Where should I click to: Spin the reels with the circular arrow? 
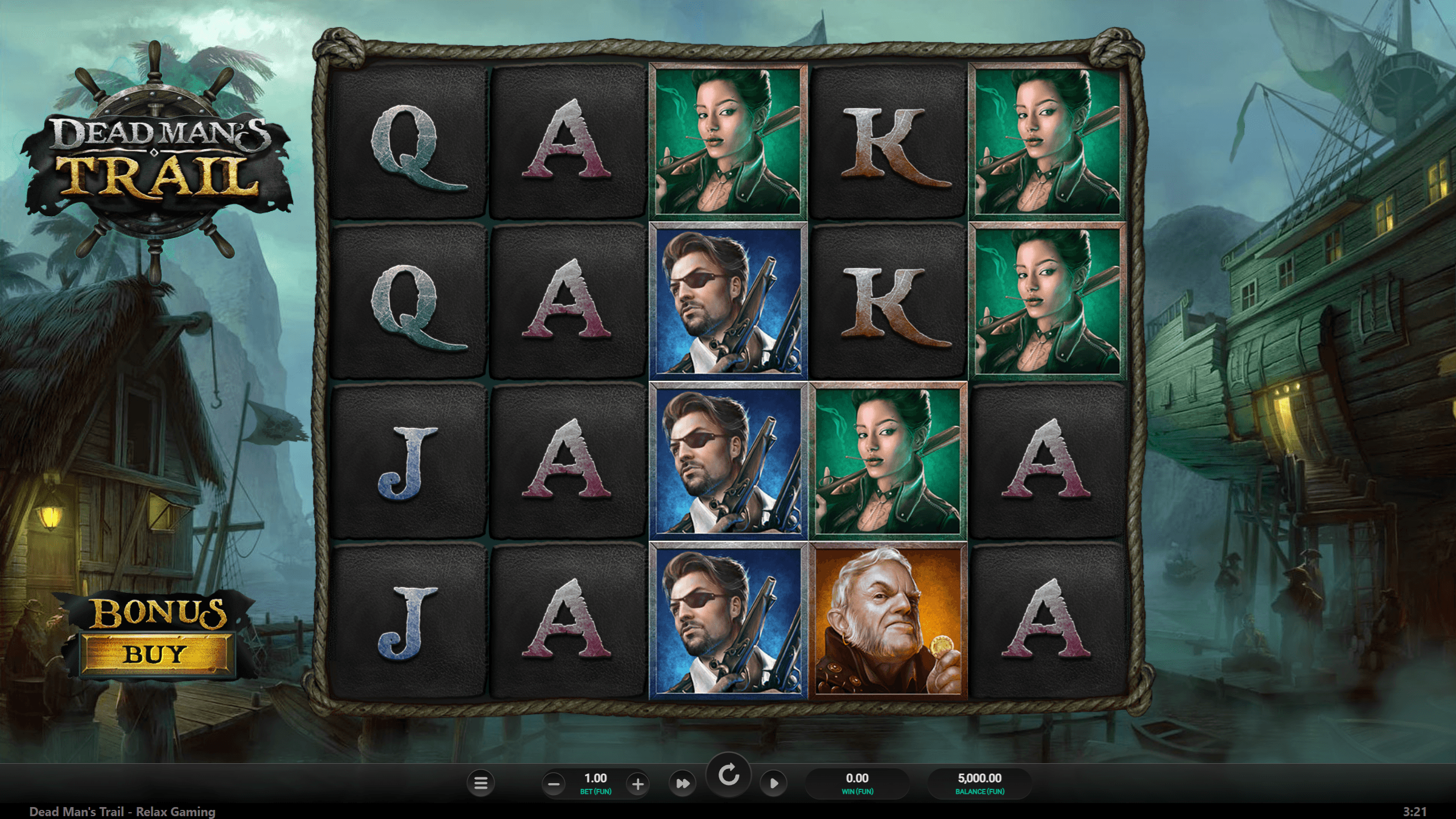(x=728, y=776)
